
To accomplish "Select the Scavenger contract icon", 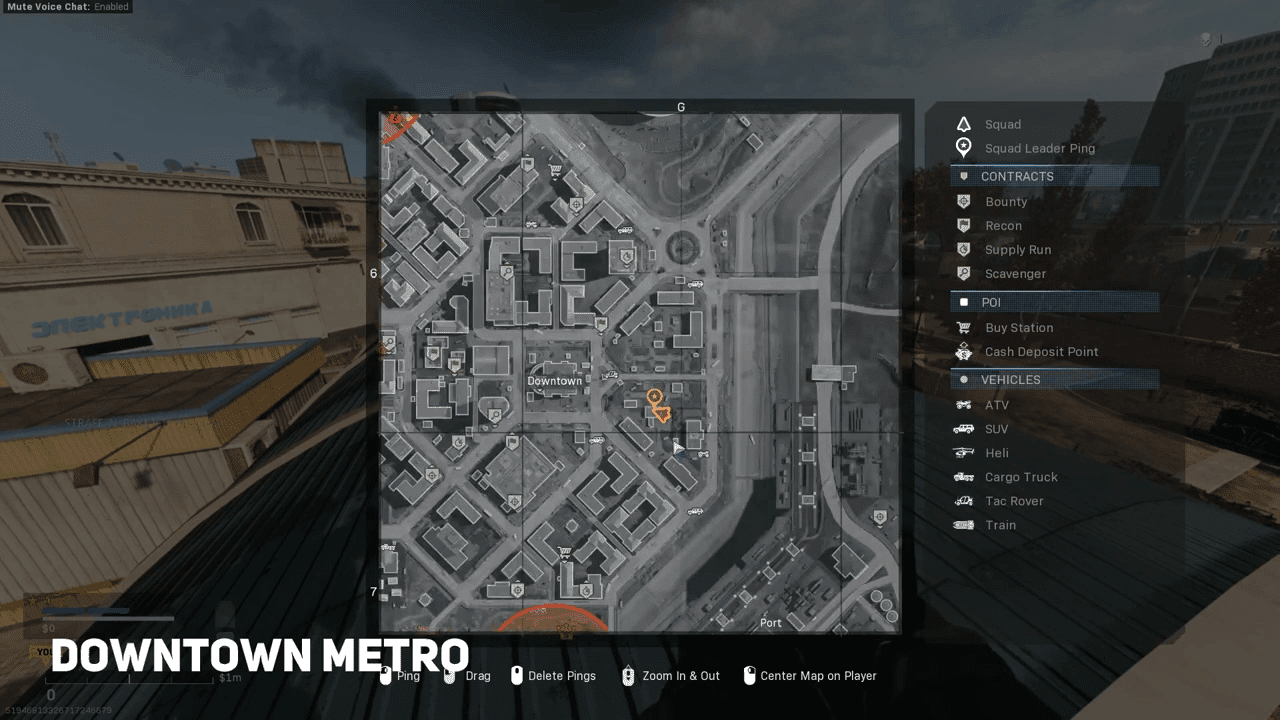I will coord(962,273).
